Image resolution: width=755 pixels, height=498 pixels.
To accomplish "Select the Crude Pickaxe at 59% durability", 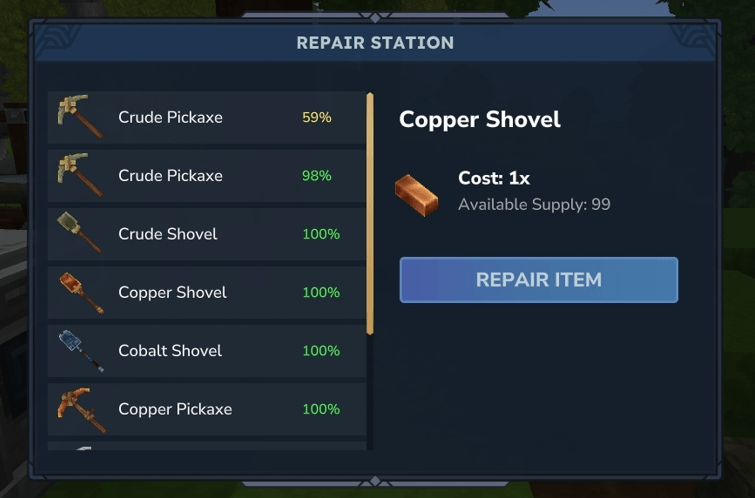I will click(x=206, y=118).
